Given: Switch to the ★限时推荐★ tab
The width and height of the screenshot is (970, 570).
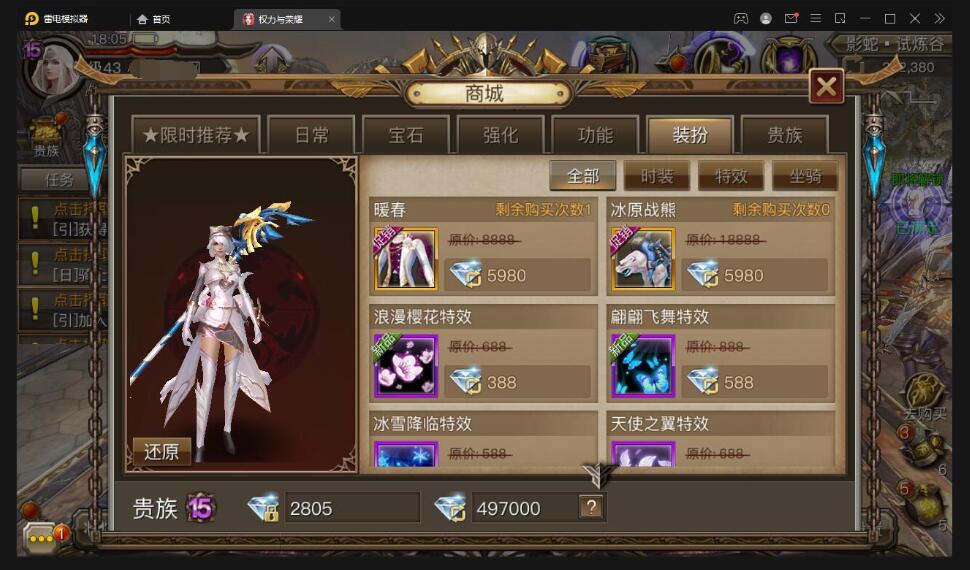Looking at the screenshot, I should pos(196,135).
